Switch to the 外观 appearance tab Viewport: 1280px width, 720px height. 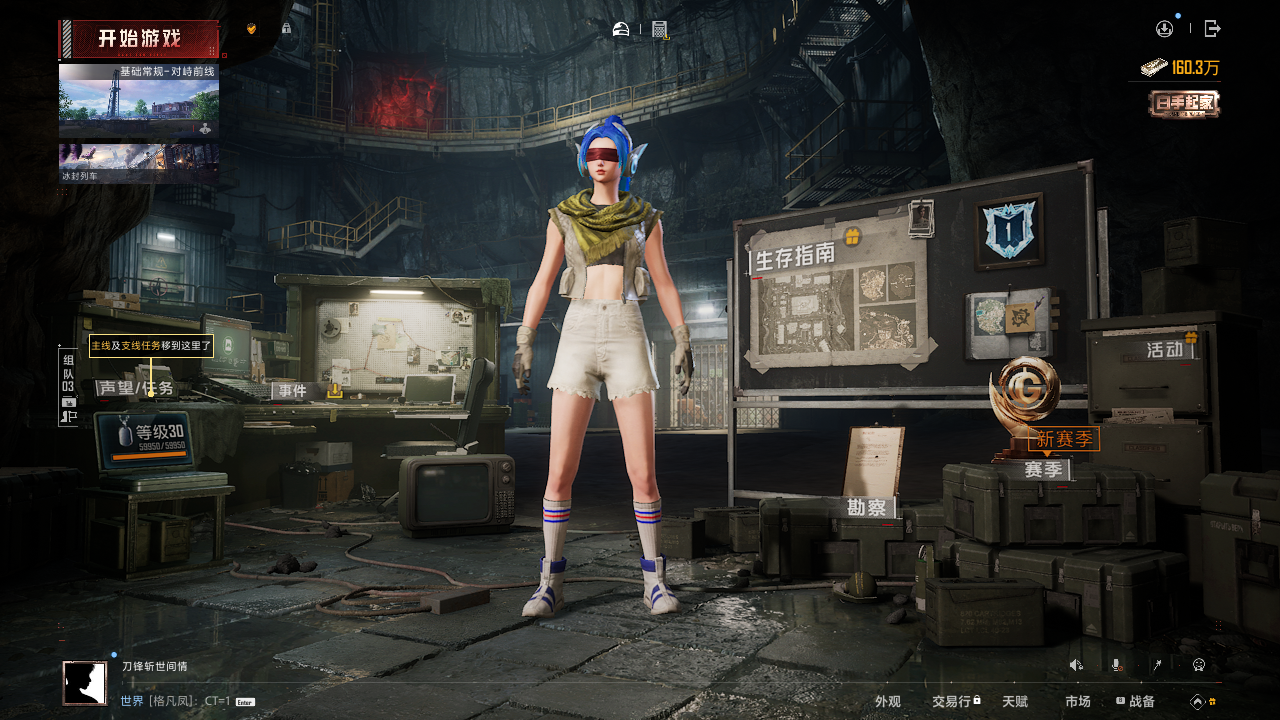coord(888,702)
